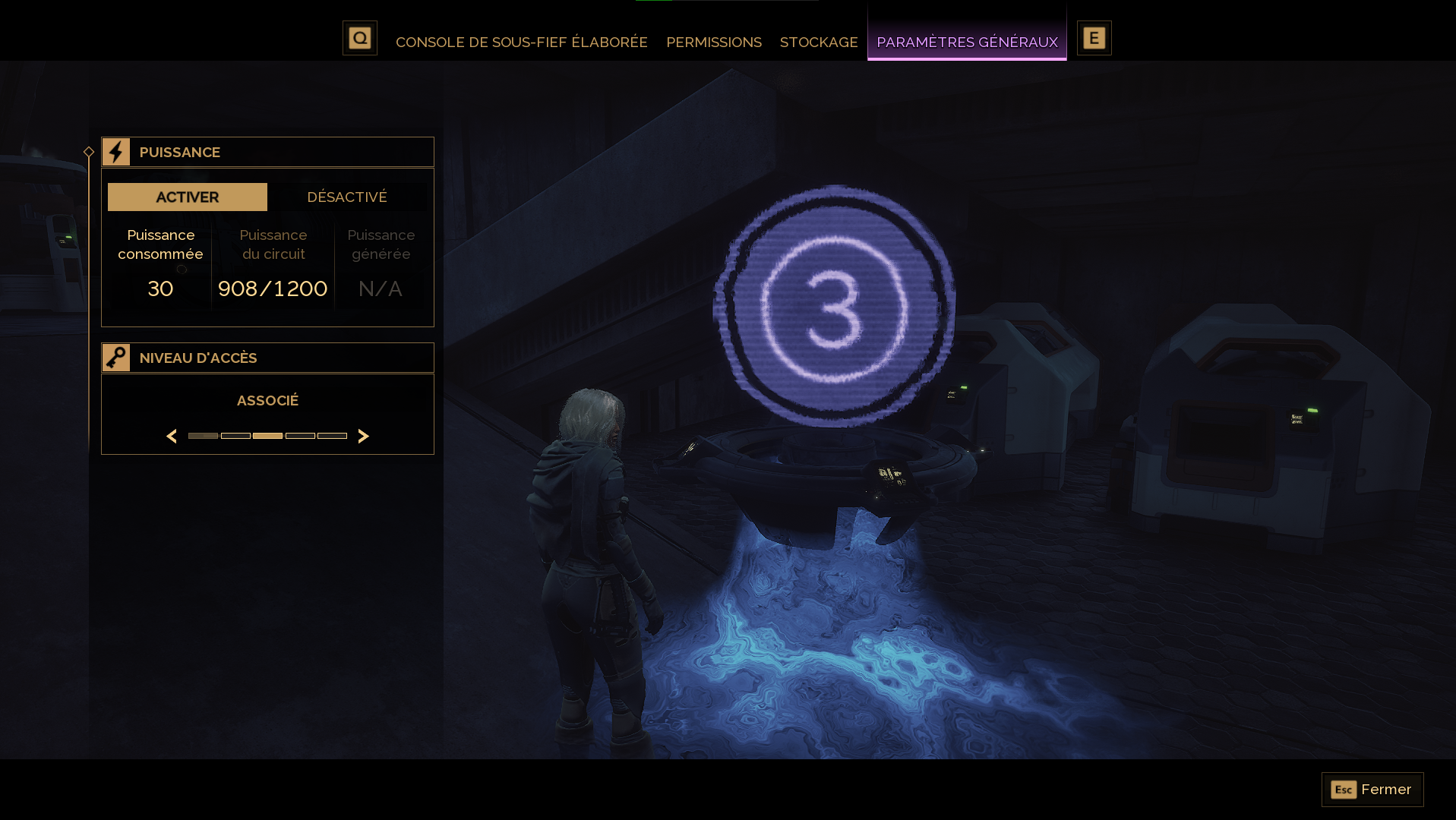Select the Paramètres généraux tab
Viewport: 1456px width, 820px height.
click(967, 42)
